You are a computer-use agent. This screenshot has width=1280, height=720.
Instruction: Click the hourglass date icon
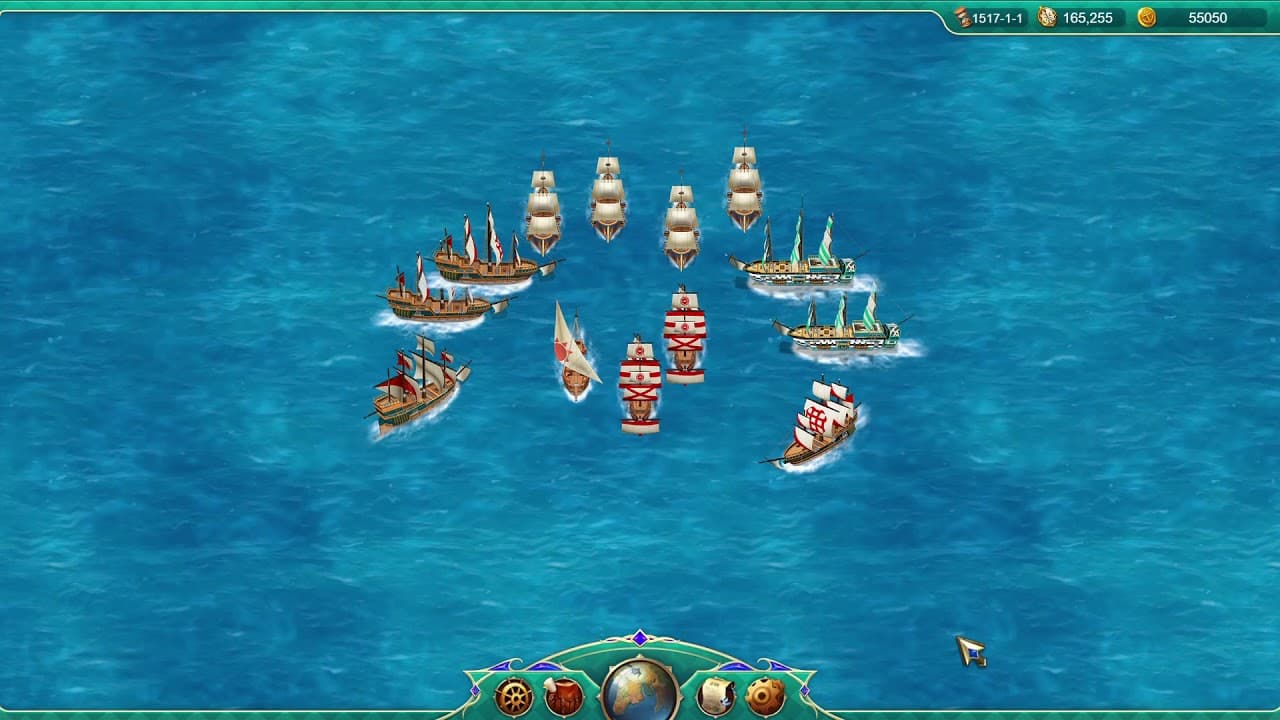[x=962, y=17]
